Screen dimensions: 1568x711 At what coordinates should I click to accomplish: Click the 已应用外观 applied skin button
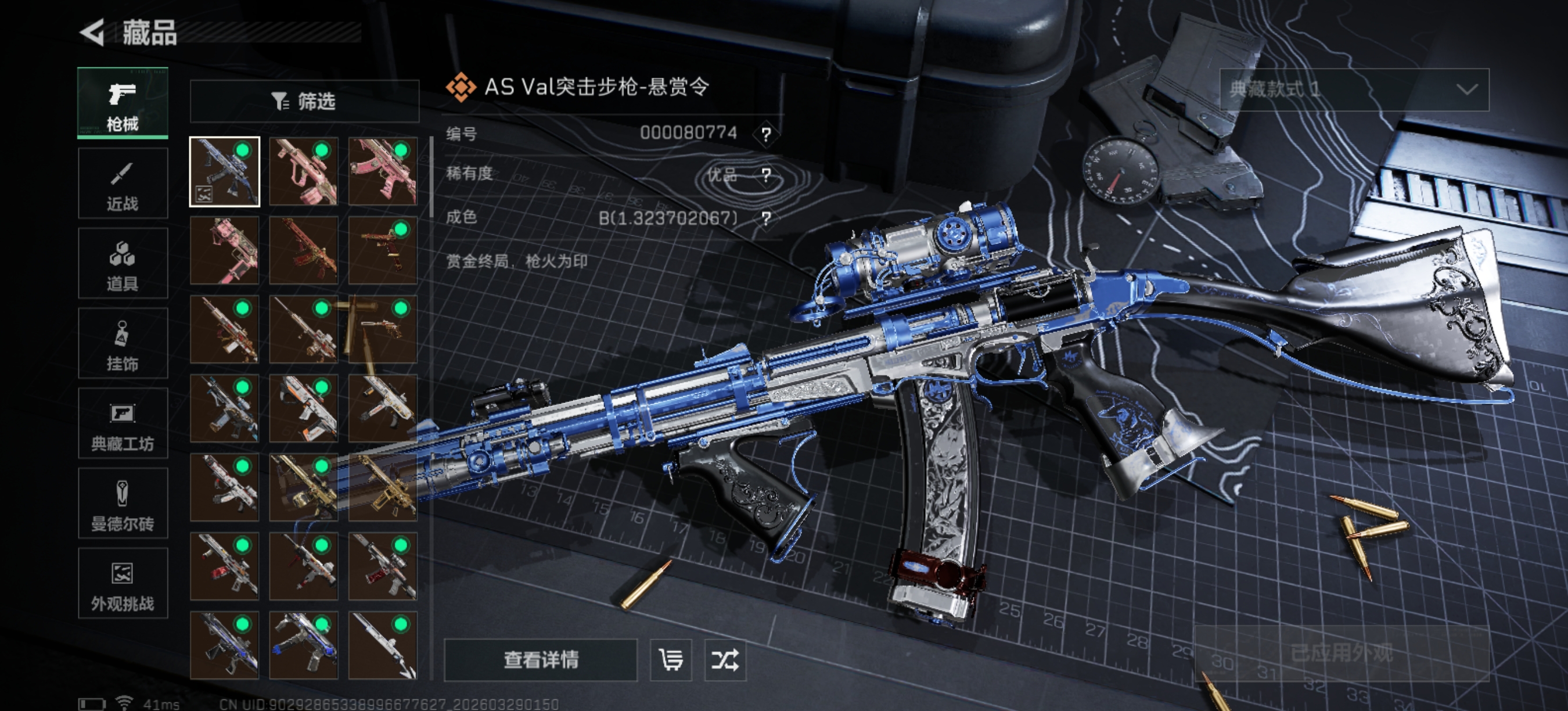(x=1342, y=653)
